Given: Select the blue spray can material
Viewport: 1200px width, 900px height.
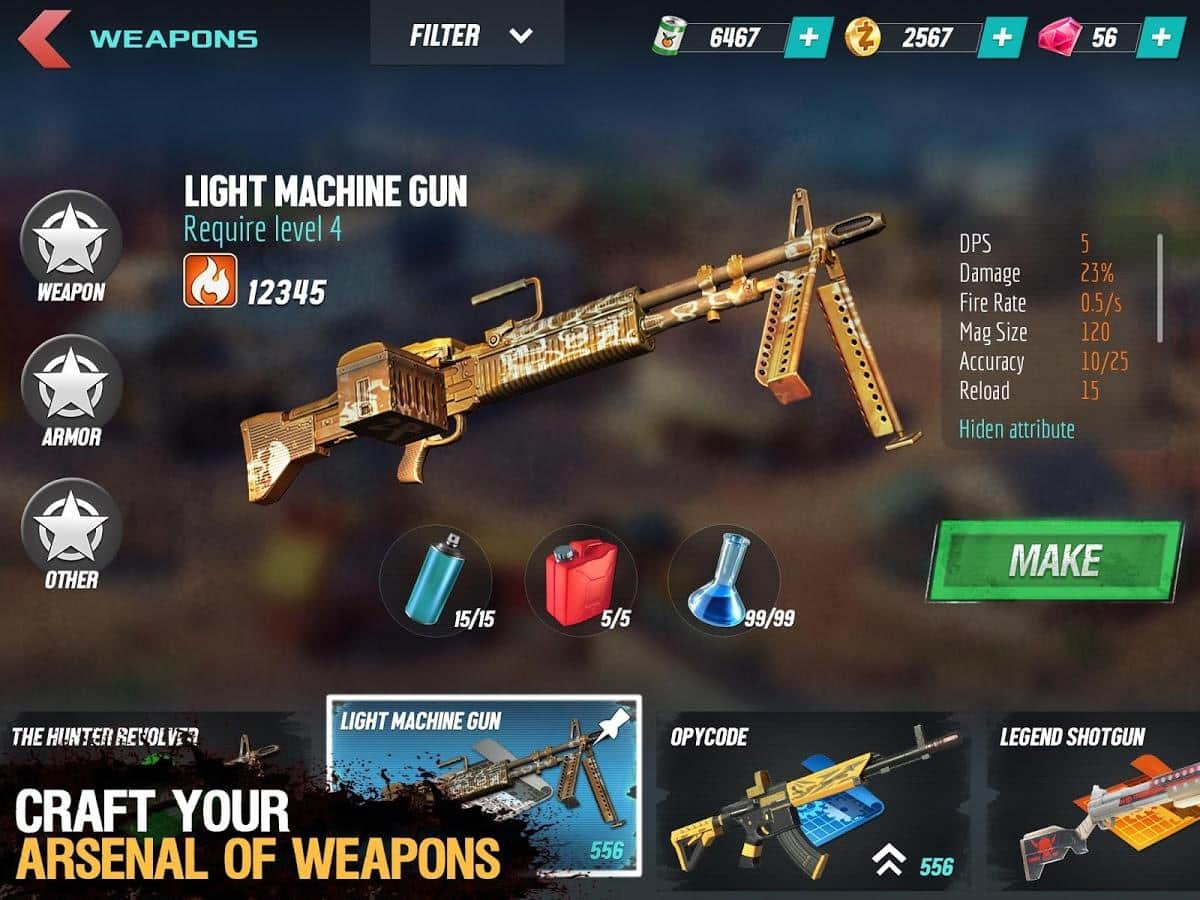Looking at the screenshot, I should coord(436,580).
